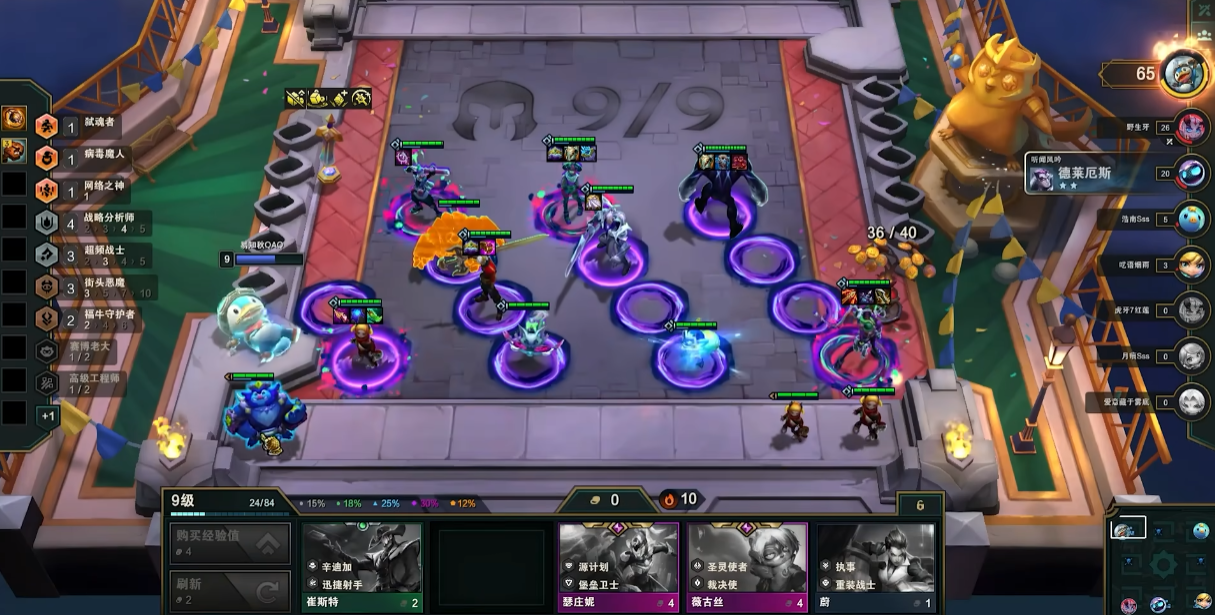Spectate the player with 65 health
The height and width of the screenshot is (615, 1215).
click(1185, 74)
